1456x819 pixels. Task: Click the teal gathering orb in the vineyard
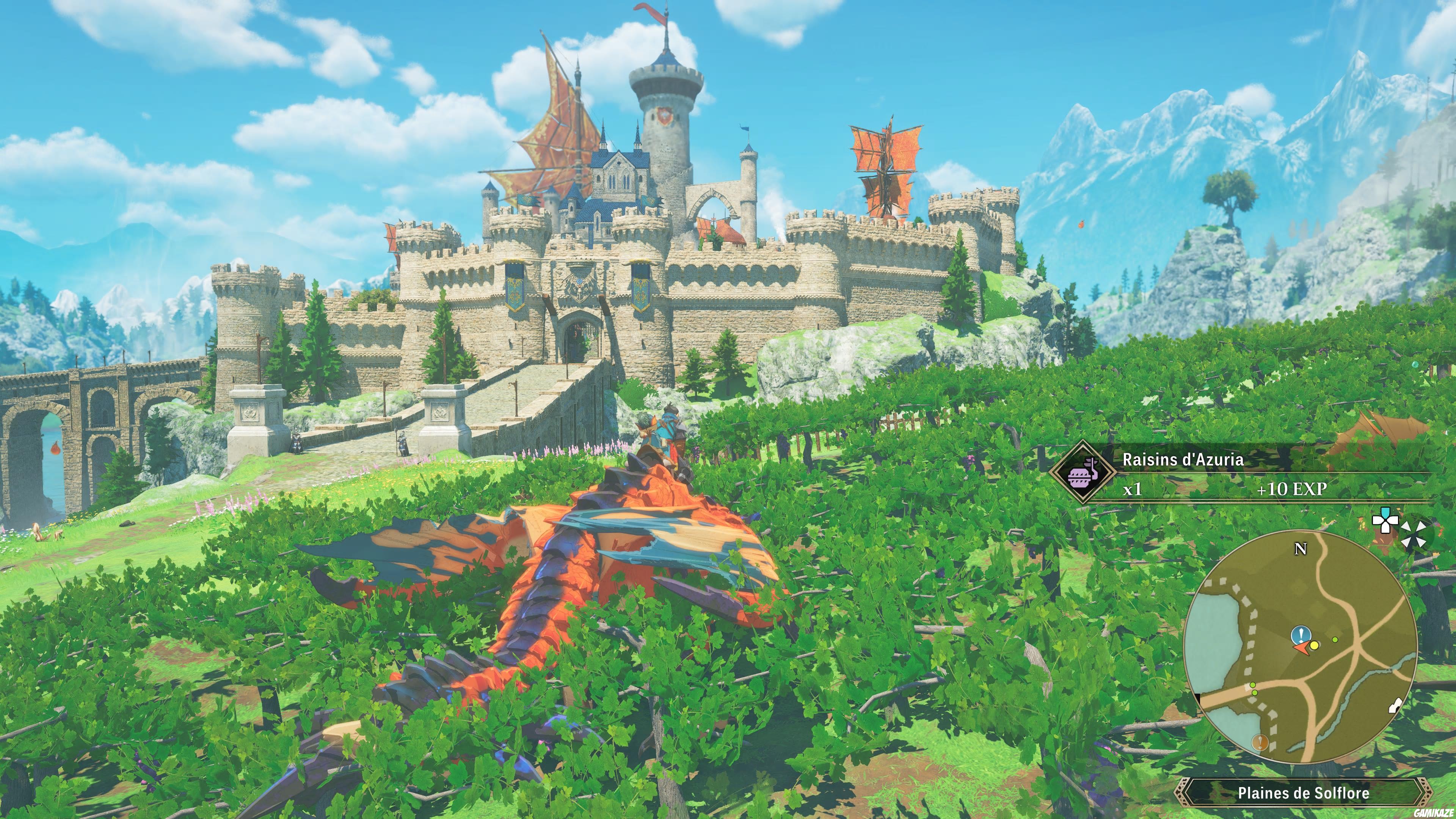1415,364
